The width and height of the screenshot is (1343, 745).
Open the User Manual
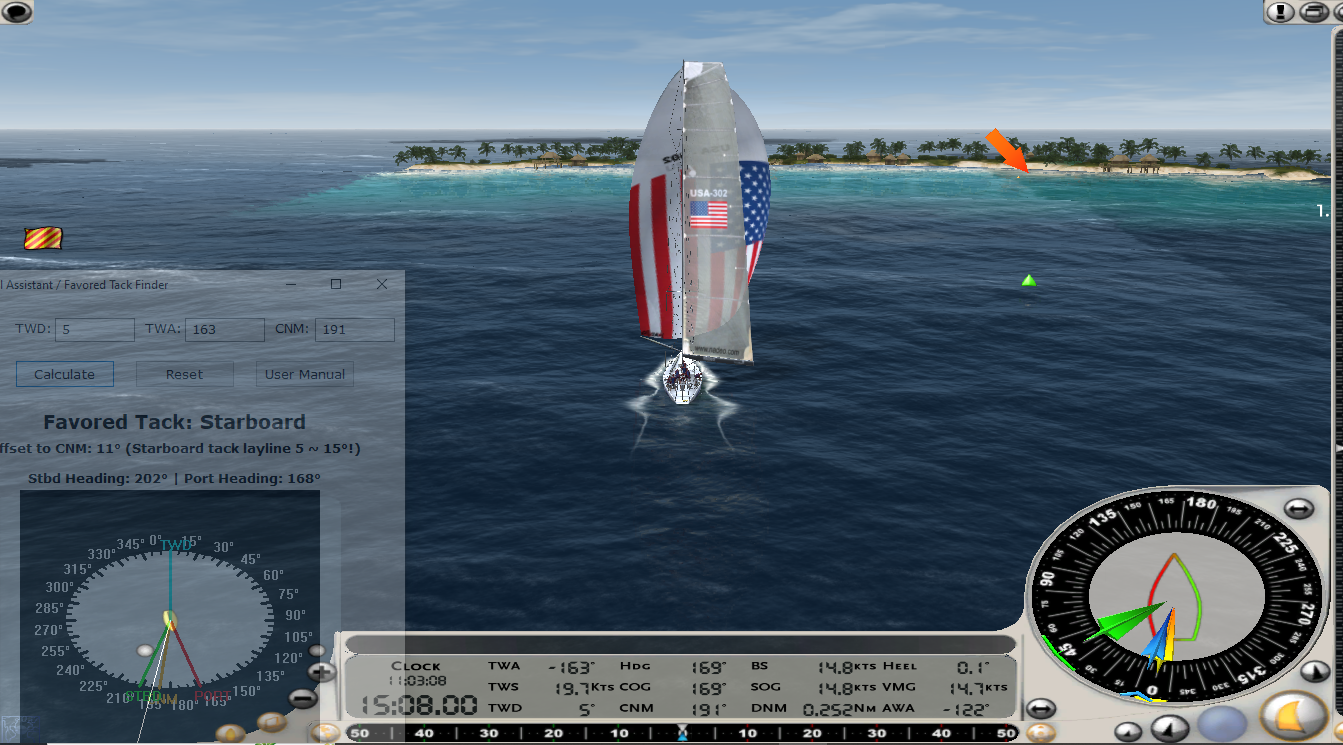[x=305, y=374]
